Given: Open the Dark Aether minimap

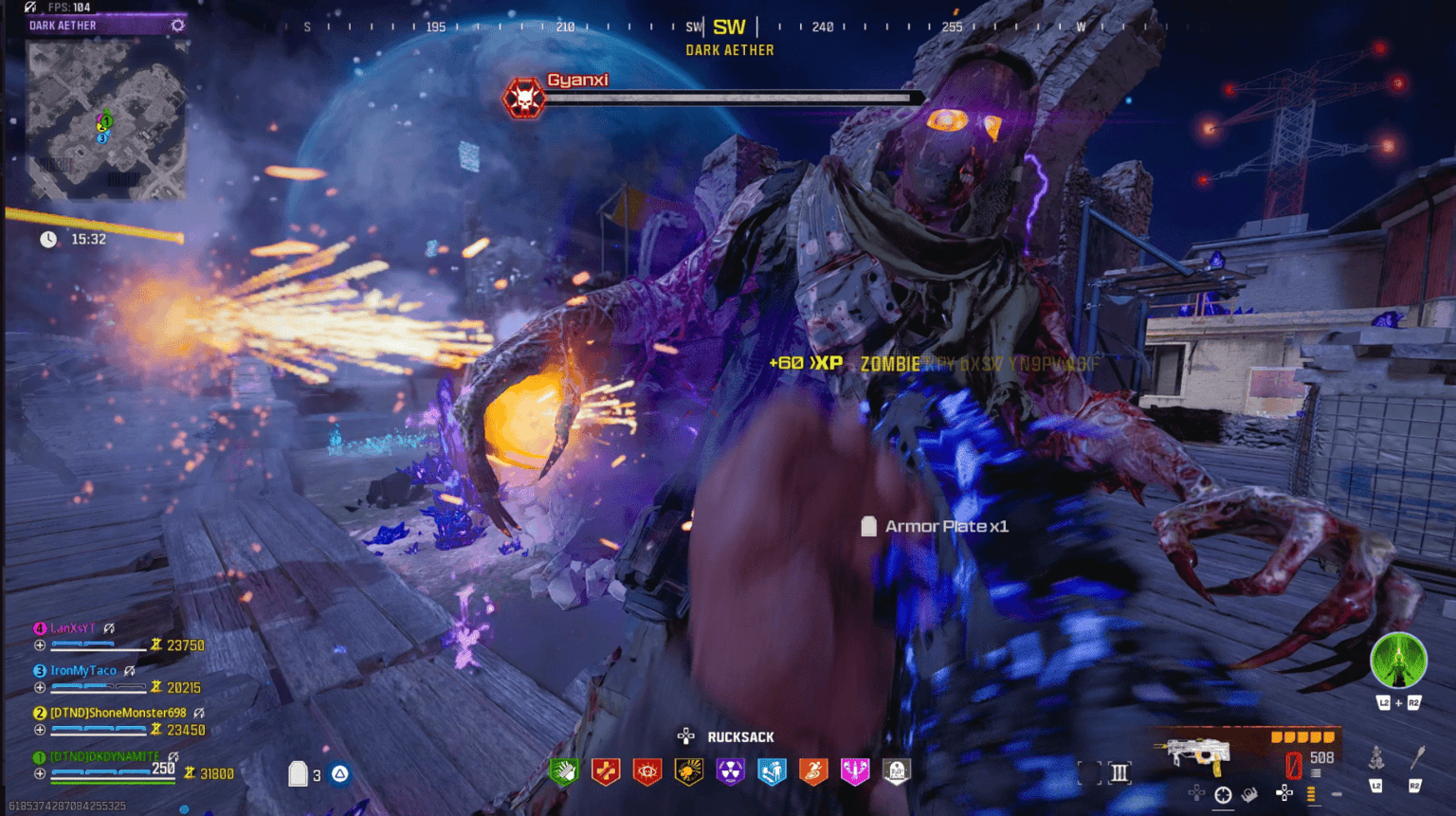Looking at the screenshot, I should (105, 120).
